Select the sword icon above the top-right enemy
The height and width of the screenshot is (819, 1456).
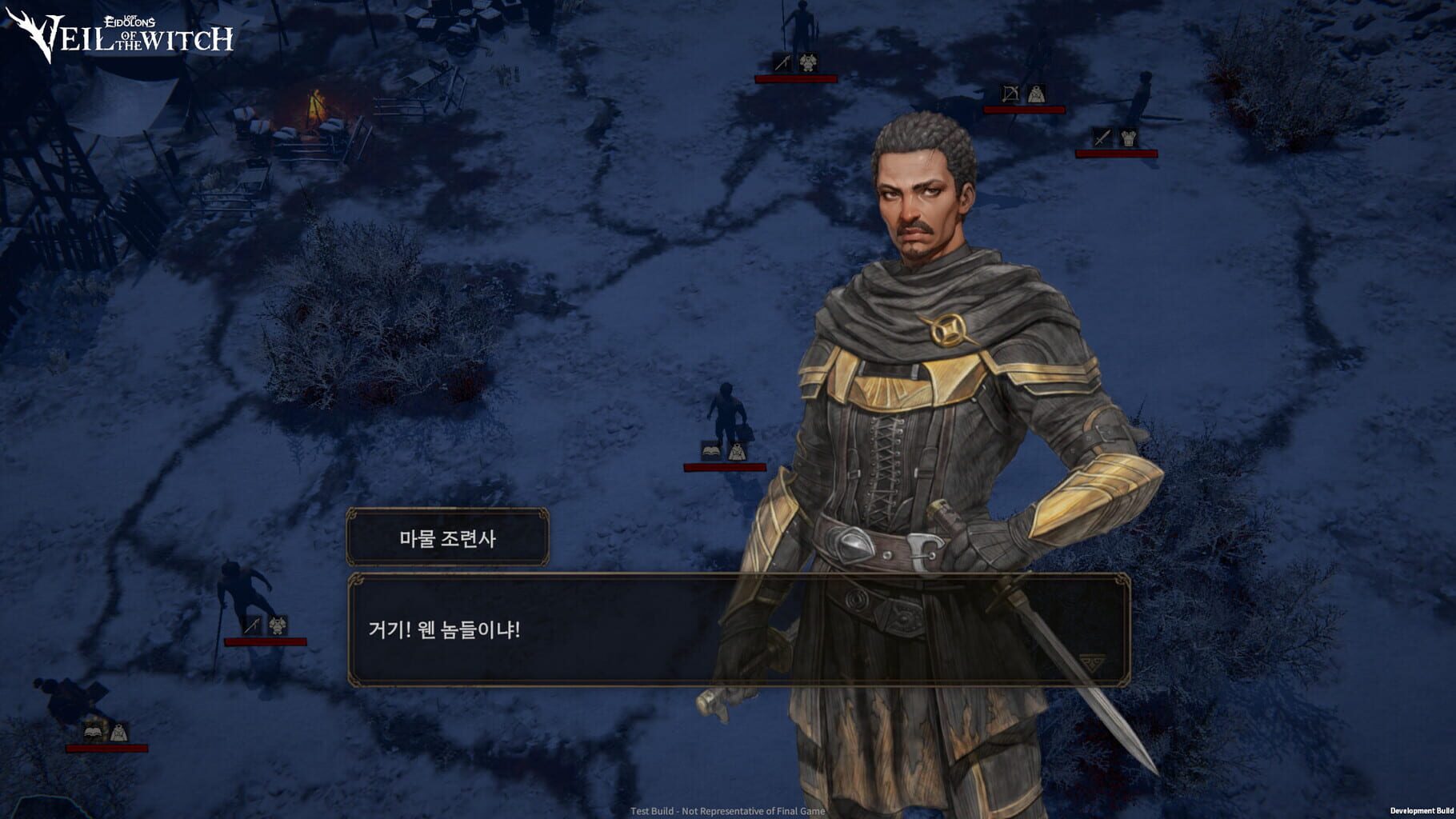(1102, 138)
